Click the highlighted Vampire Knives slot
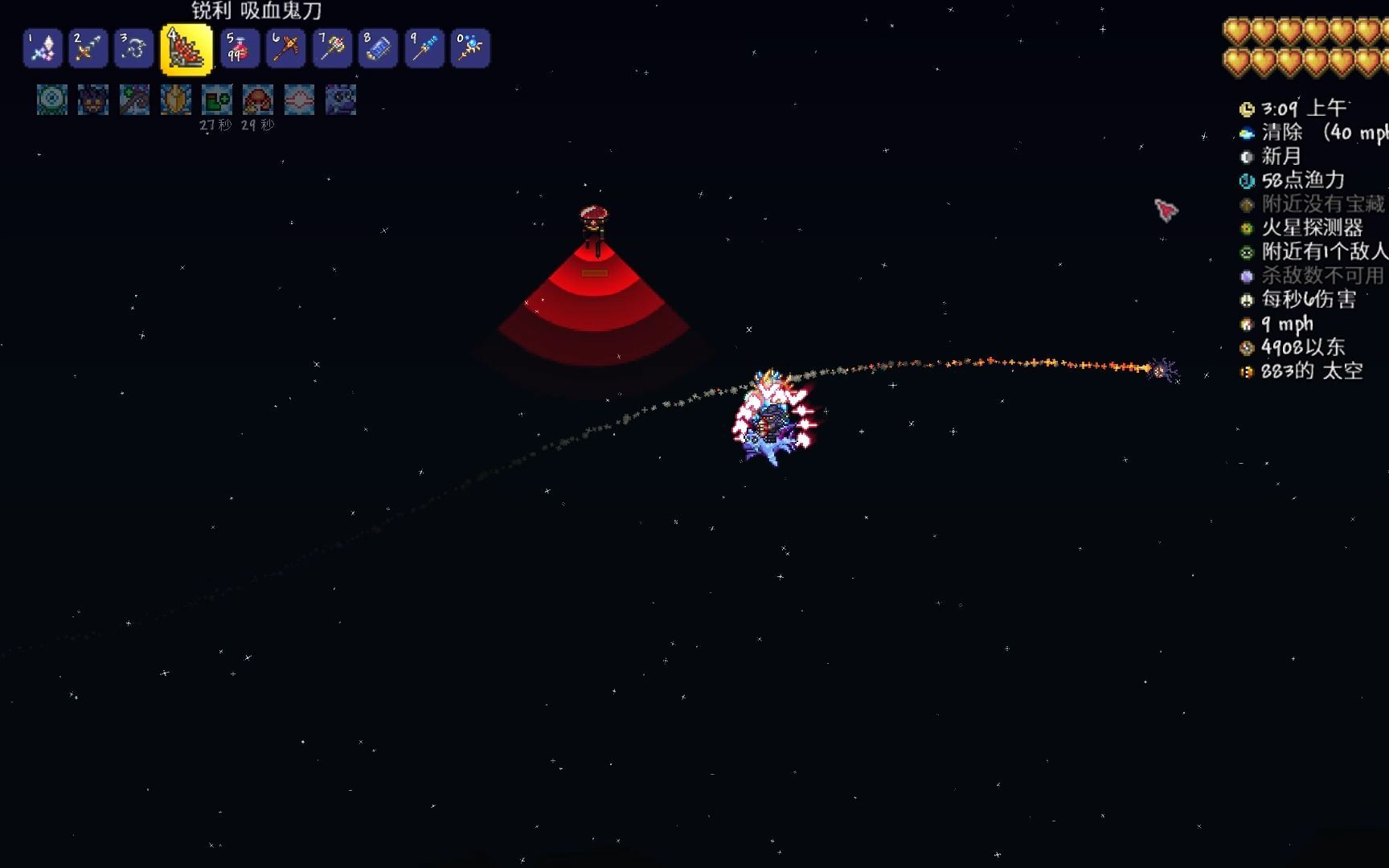This screenshot has height=868, width=1389. [186, 50]
